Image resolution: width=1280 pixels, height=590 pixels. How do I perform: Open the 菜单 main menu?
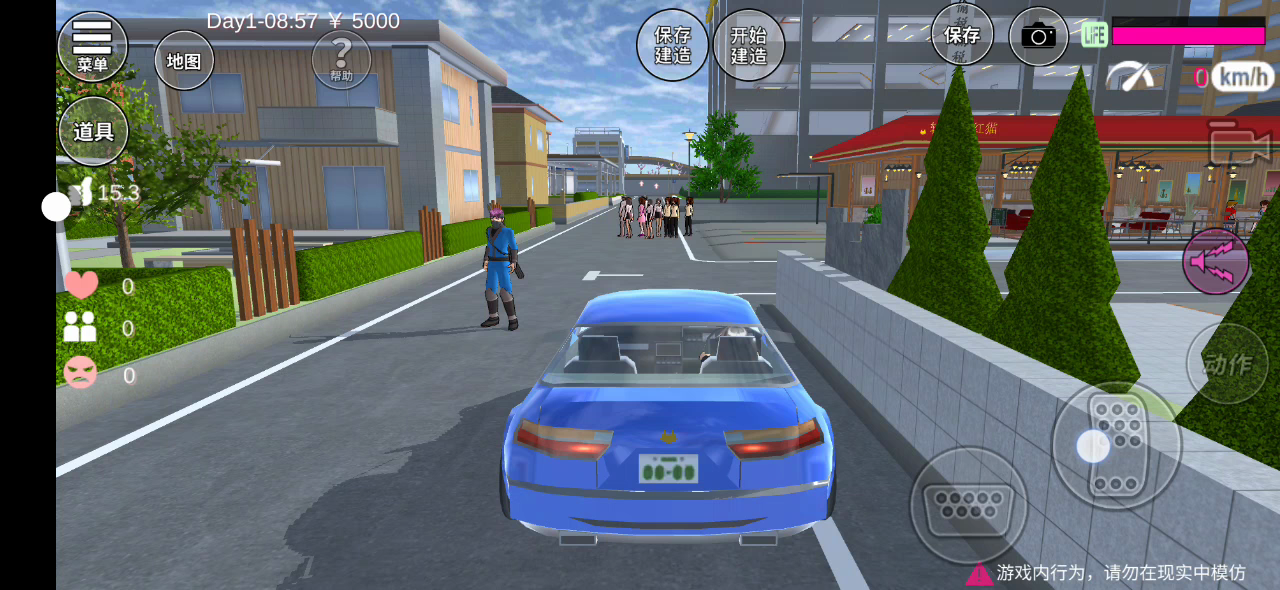[92, 46]
